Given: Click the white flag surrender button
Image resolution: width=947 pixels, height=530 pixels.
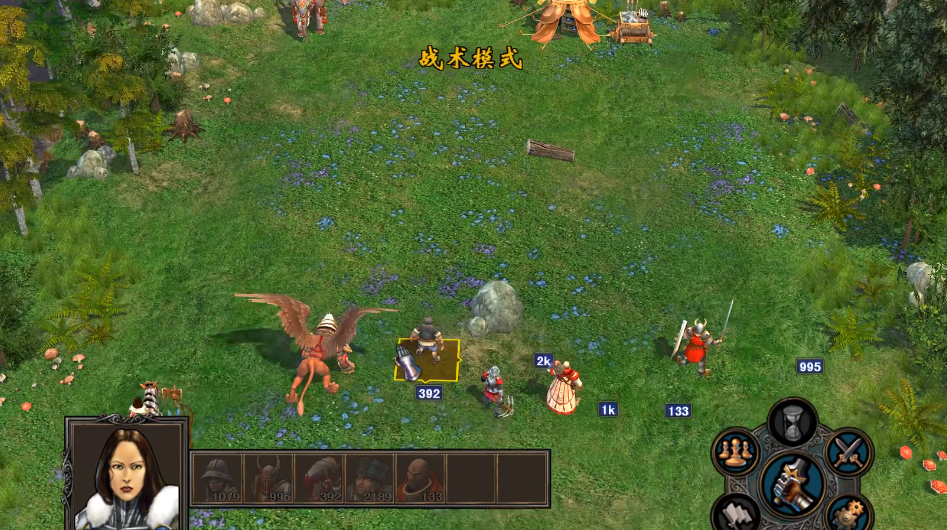Looking at the screenshot, I should point(735,515).
